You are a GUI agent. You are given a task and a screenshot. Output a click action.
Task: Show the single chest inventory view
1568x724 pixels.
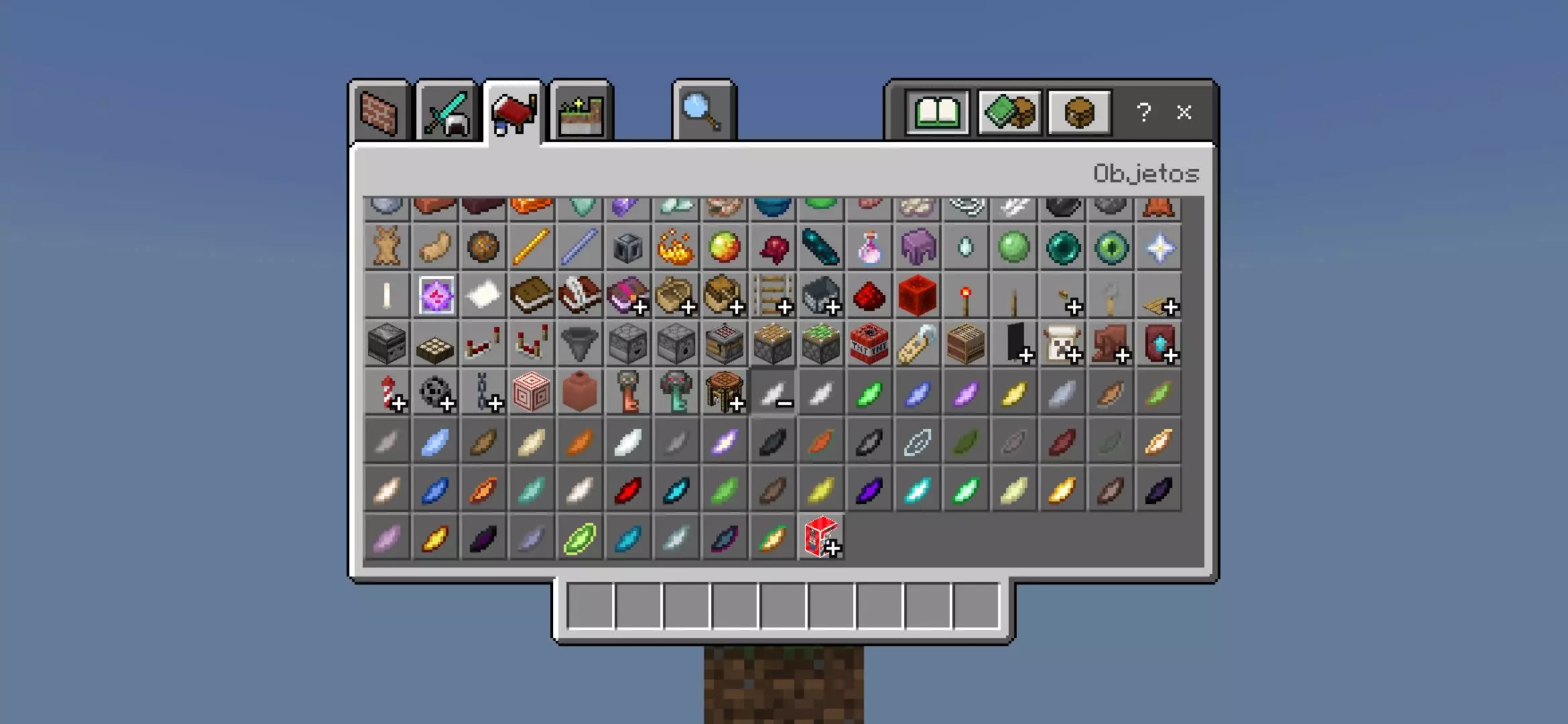(x=1079, y=113)
